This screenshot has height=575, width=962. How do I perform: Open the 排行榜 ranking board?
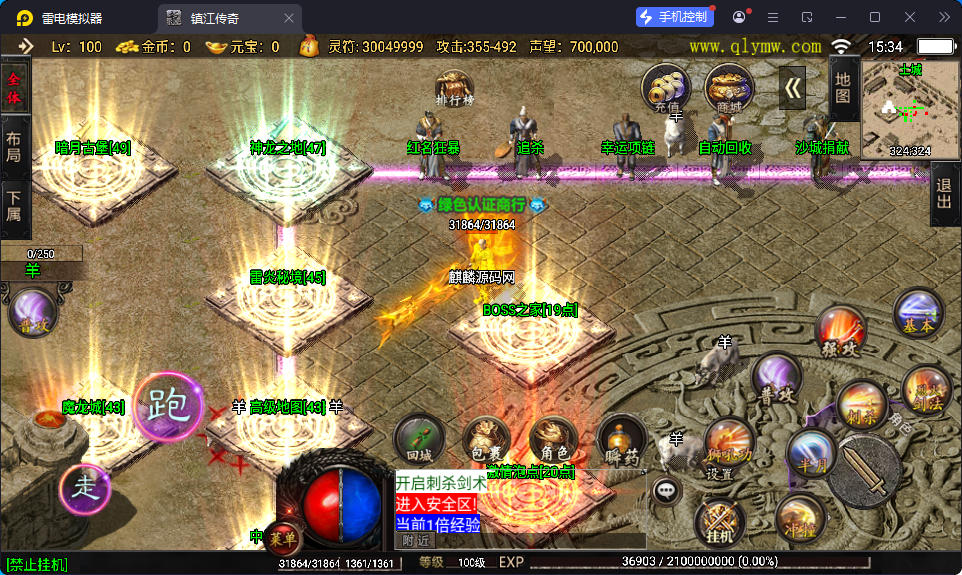(454, 88)
